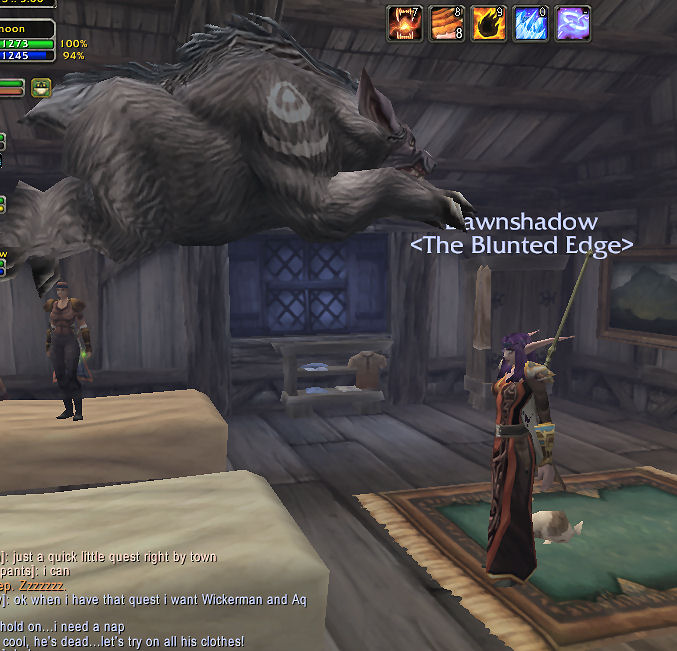677x651 pixels.
Task: Click the purple swirl buff icon
Action: pos(573,23)
